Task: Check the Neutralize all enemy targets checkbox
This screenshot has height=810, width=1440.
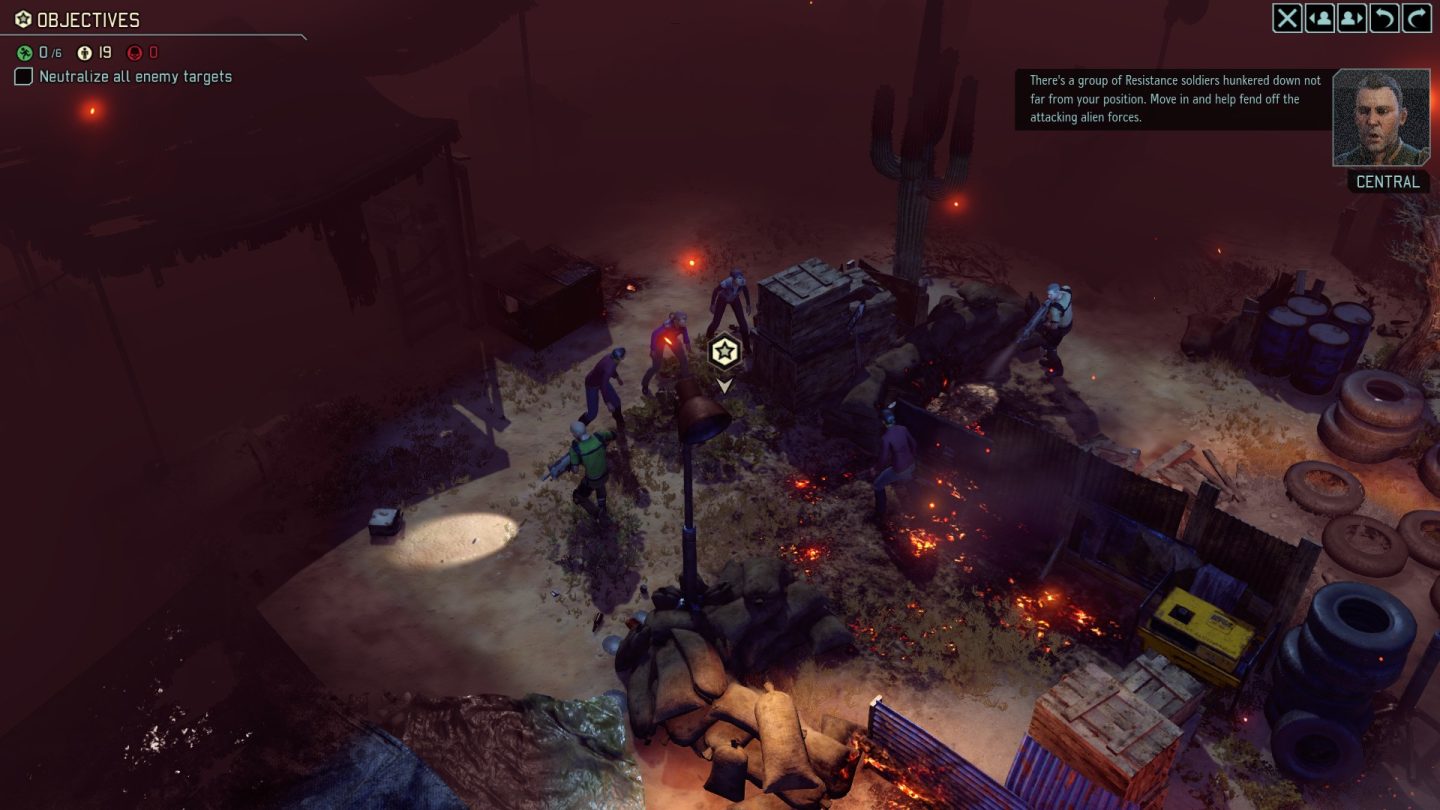Action: pyautogui.click(x=22, y=76)
